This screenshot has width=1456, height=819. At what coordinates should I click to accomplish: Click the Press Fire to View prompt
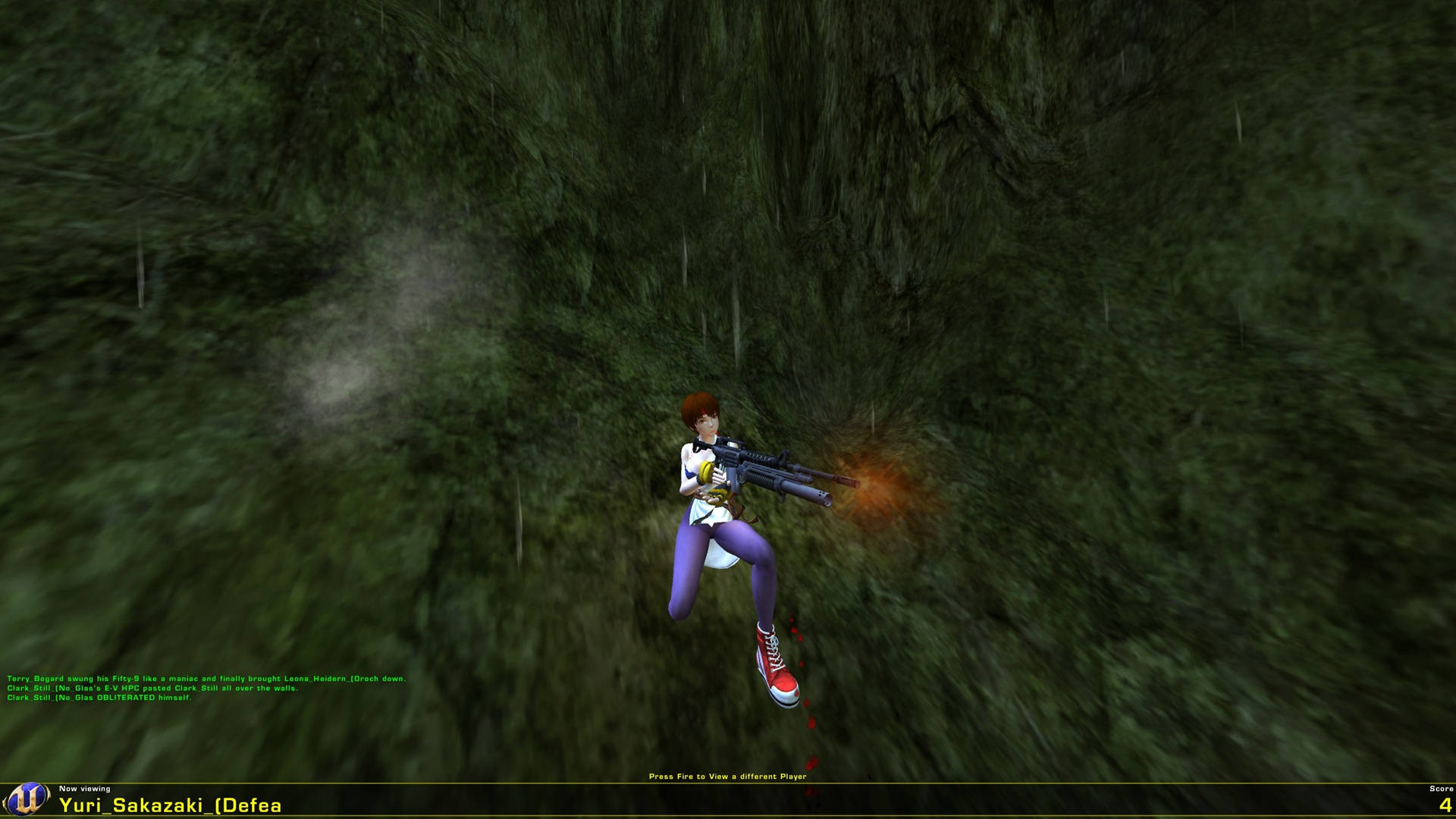pyautogui.click(x=728, y=776)
